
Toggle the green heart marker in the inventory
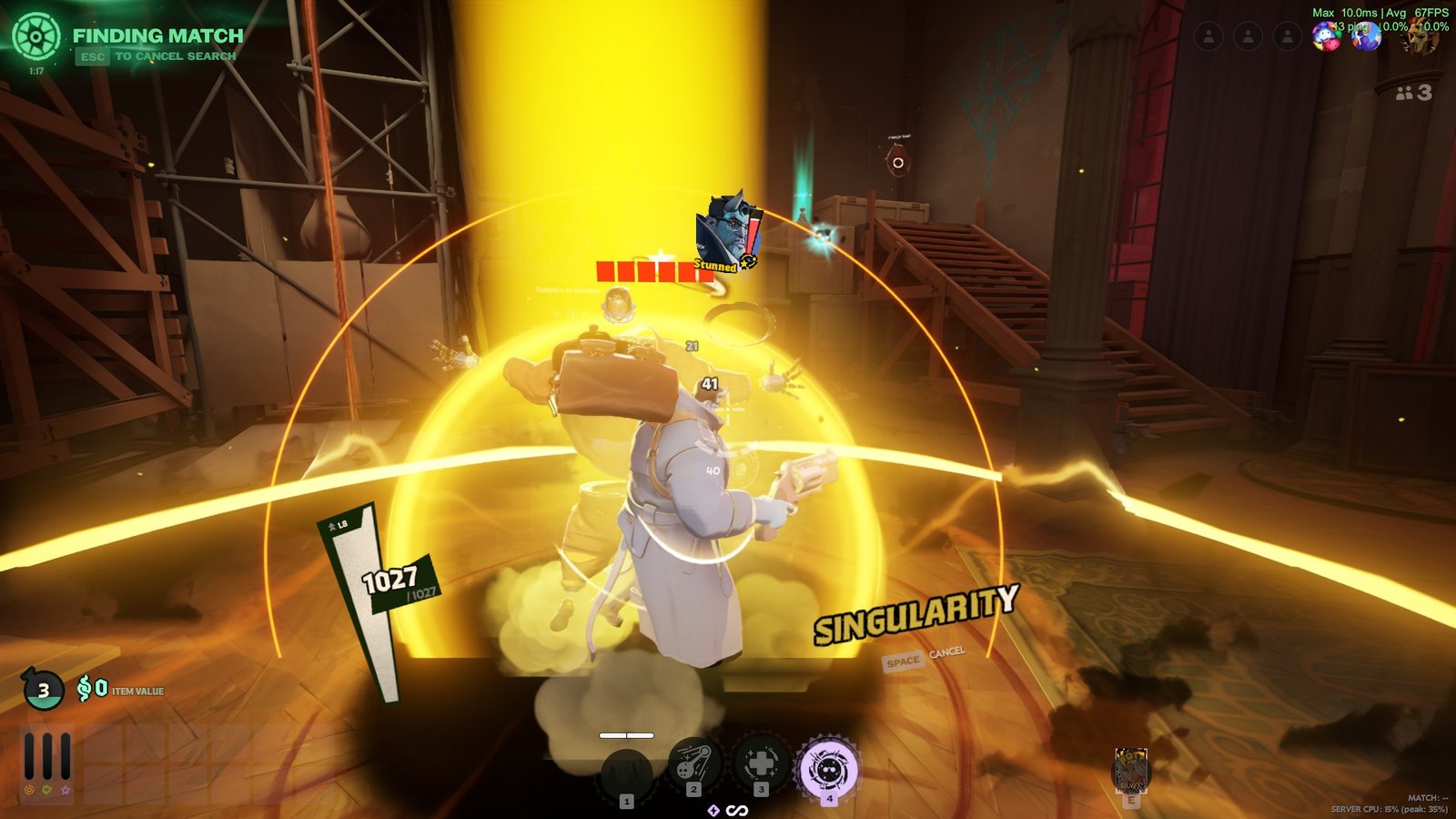[x=46, y=789]
